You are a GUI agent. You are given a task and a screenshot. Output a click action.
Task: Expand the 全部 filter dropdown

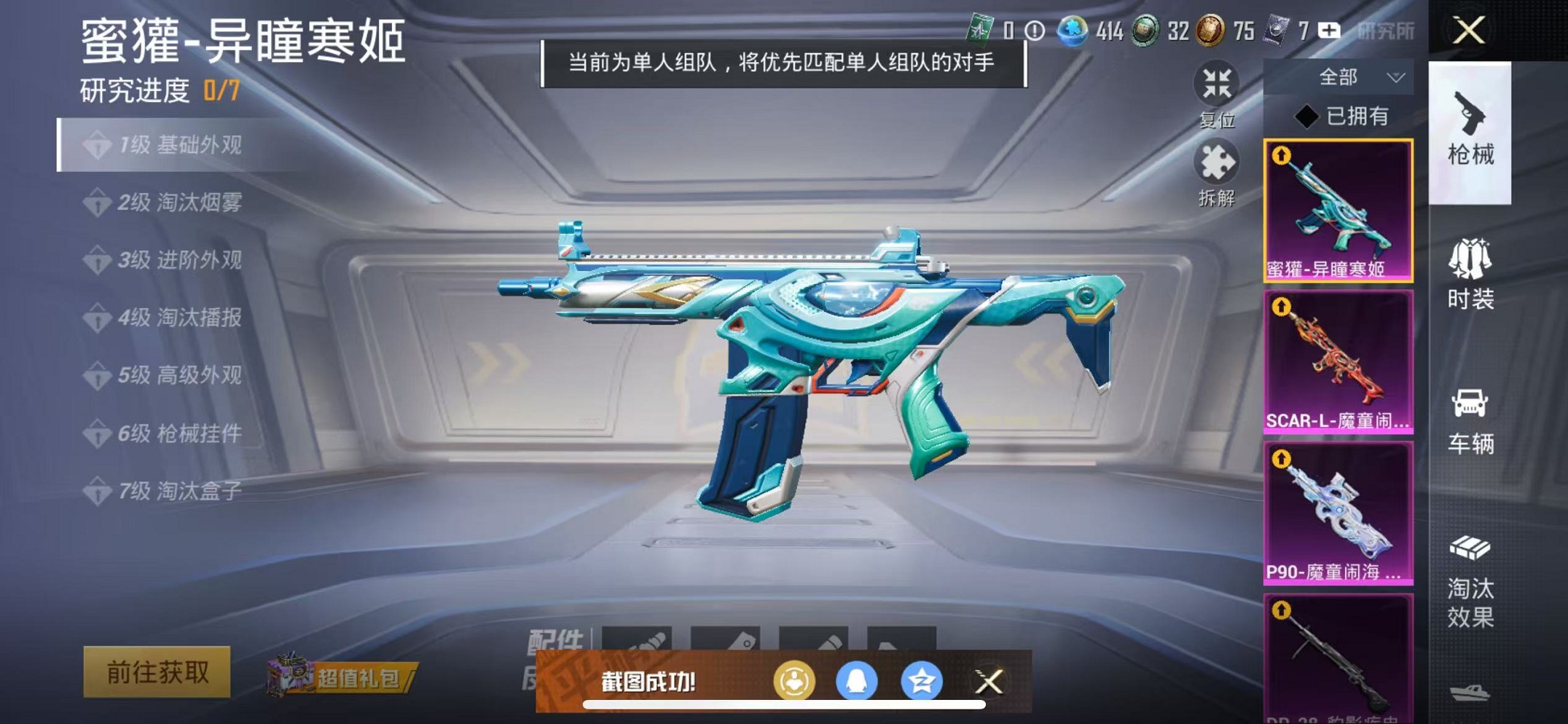click(x=1355, y=76)
